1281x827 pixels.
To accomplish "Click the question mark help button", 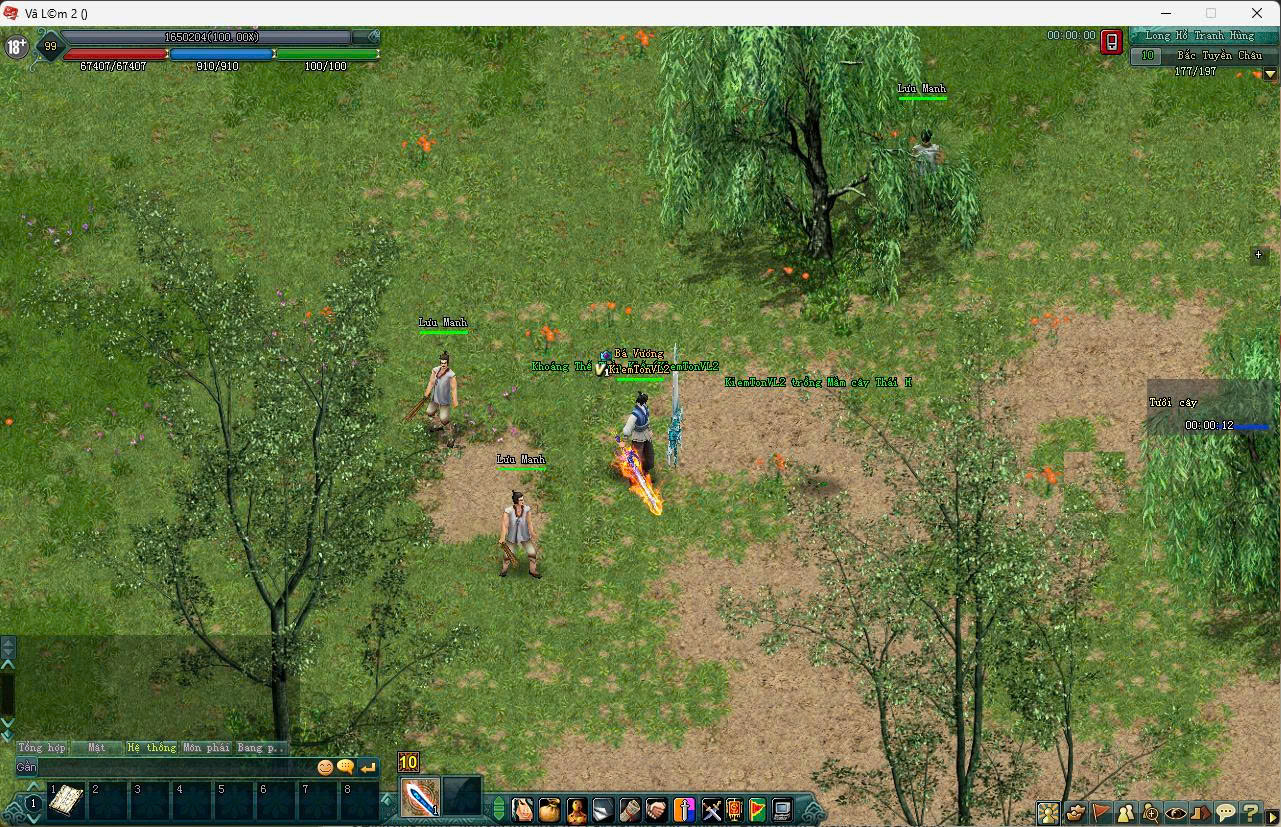I will pyautogui.click(x=1251, y=813).
